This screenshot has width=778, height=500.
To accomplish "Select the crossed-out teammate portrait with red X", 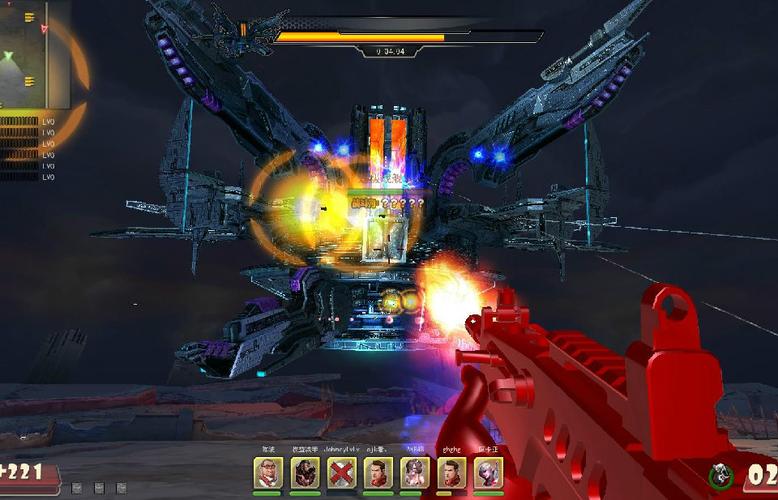I will pyautogui.click(x=341, y=473).
